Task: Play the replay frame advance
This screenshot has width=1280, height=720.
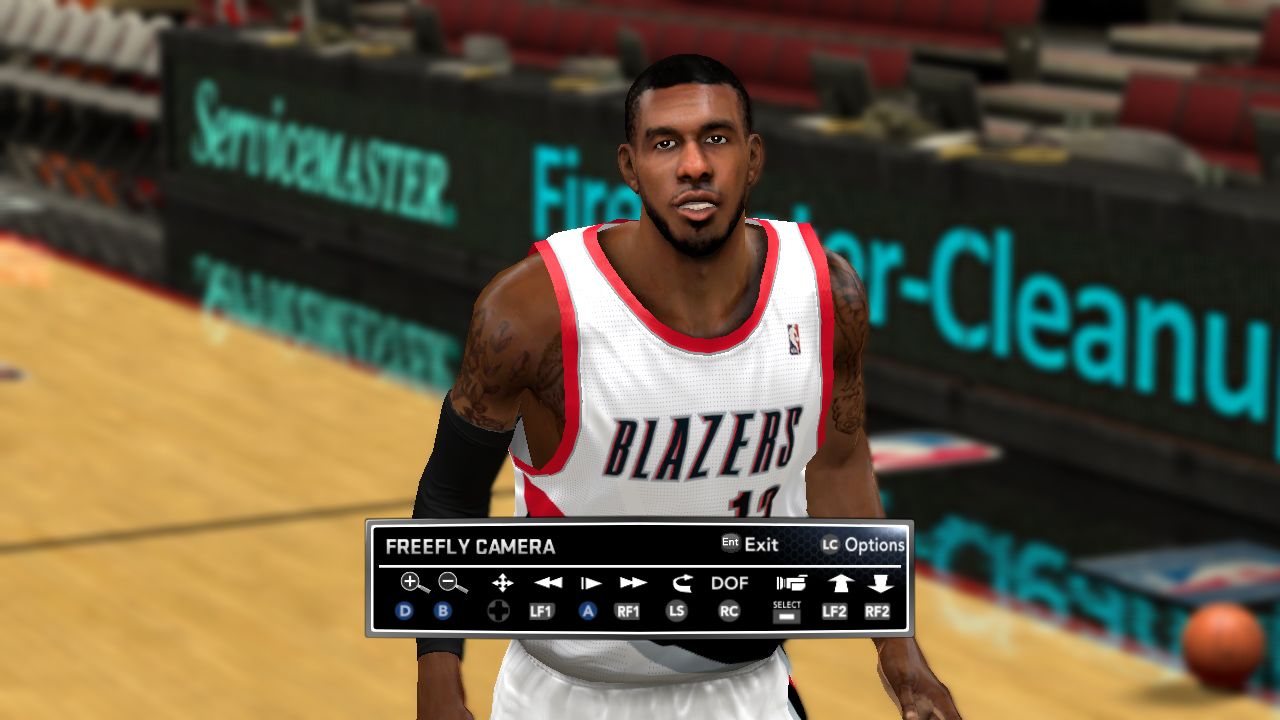Action: pos(591,583)
